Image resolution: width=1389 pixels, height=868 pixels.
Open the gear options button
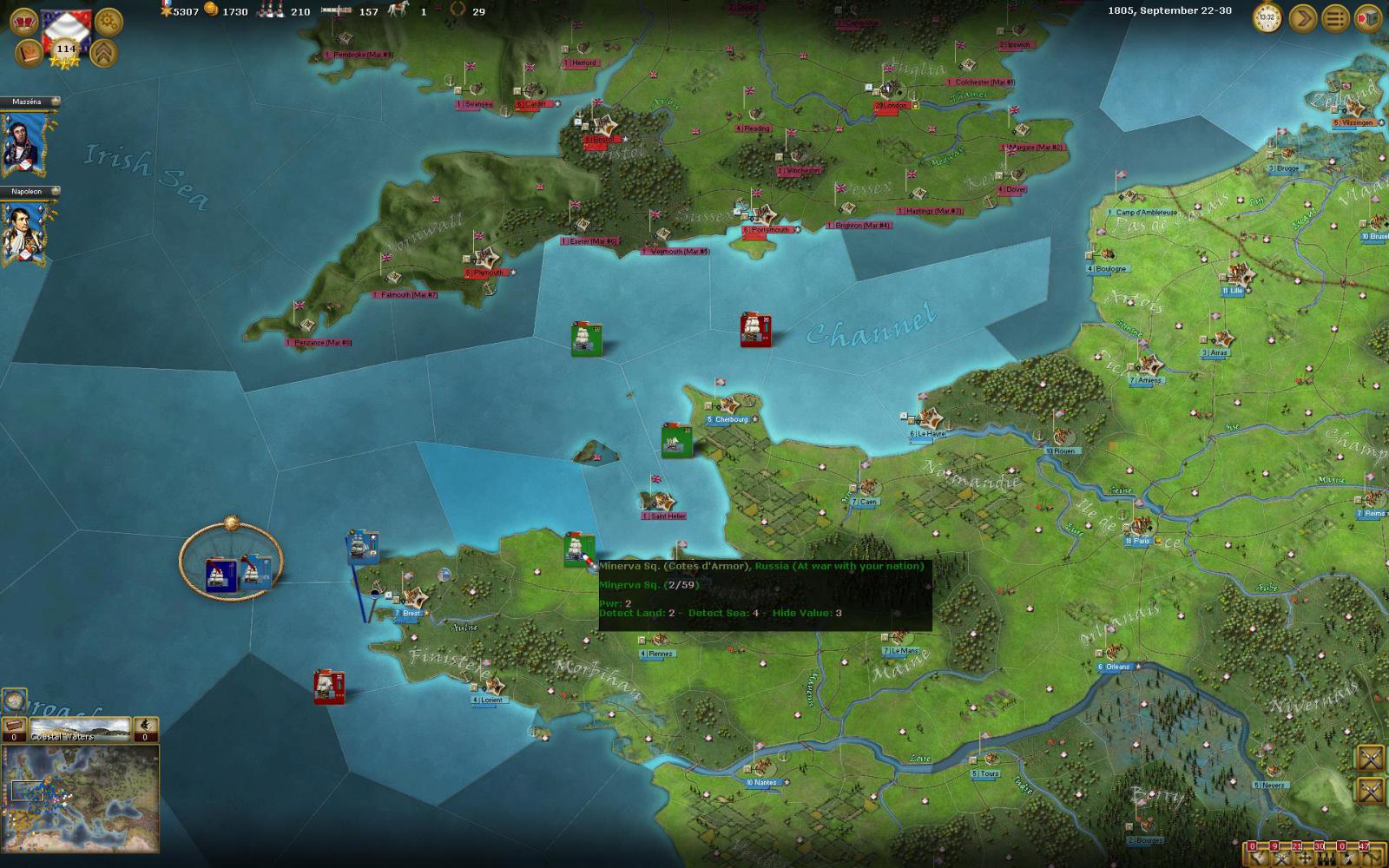point(109,21)
